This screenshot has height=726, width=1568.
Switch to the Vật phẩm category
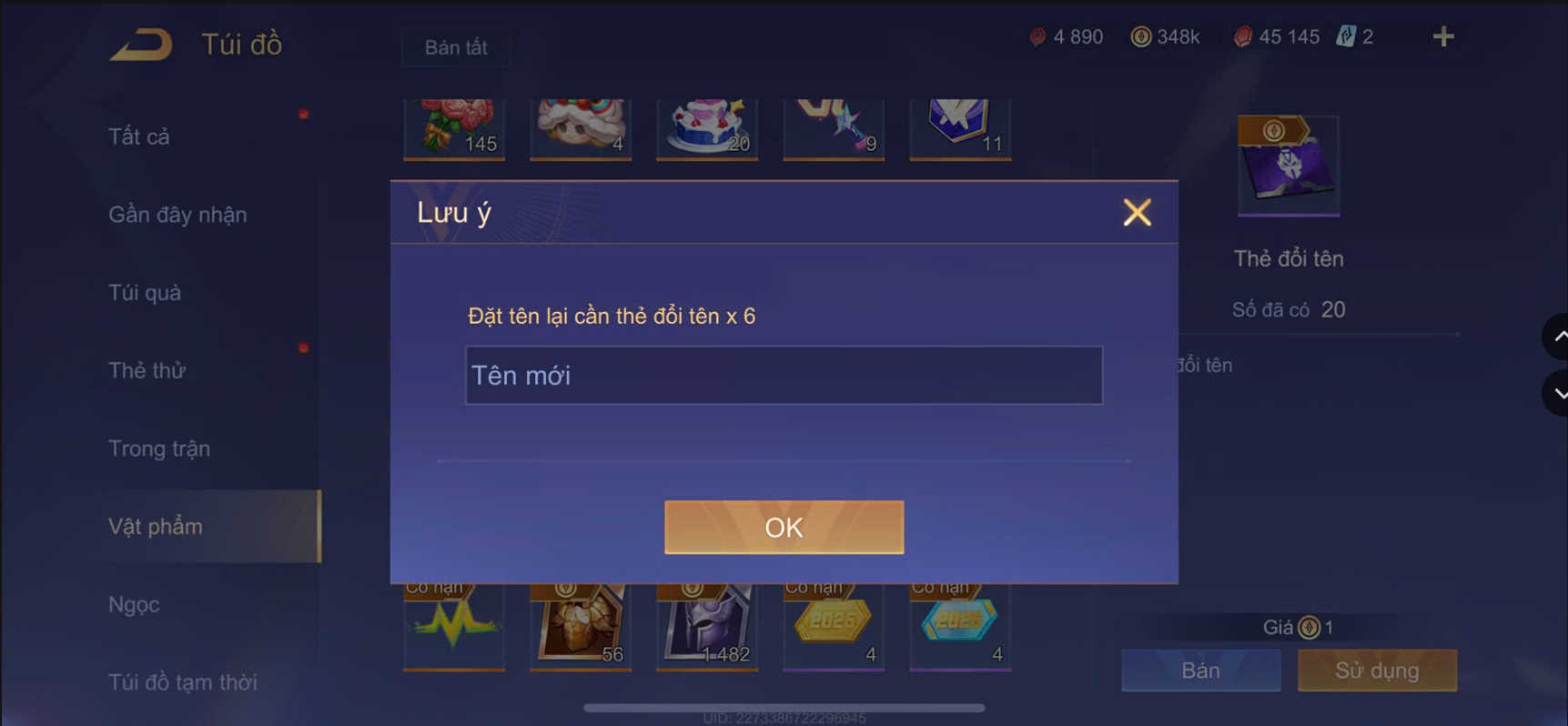click(x=156, y=526)
